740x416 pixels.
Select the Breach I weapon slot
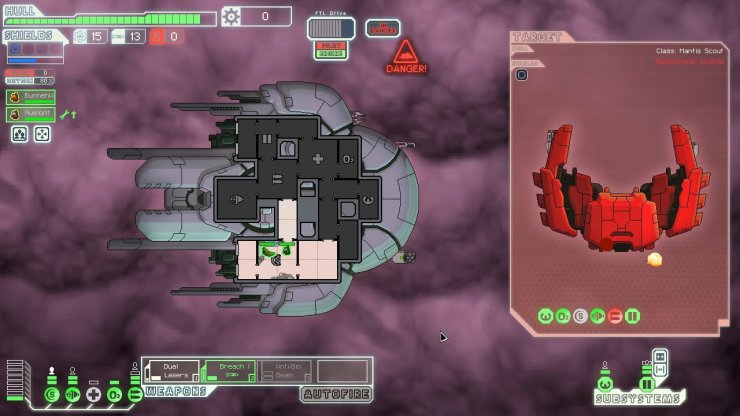[x=229, y=371]
